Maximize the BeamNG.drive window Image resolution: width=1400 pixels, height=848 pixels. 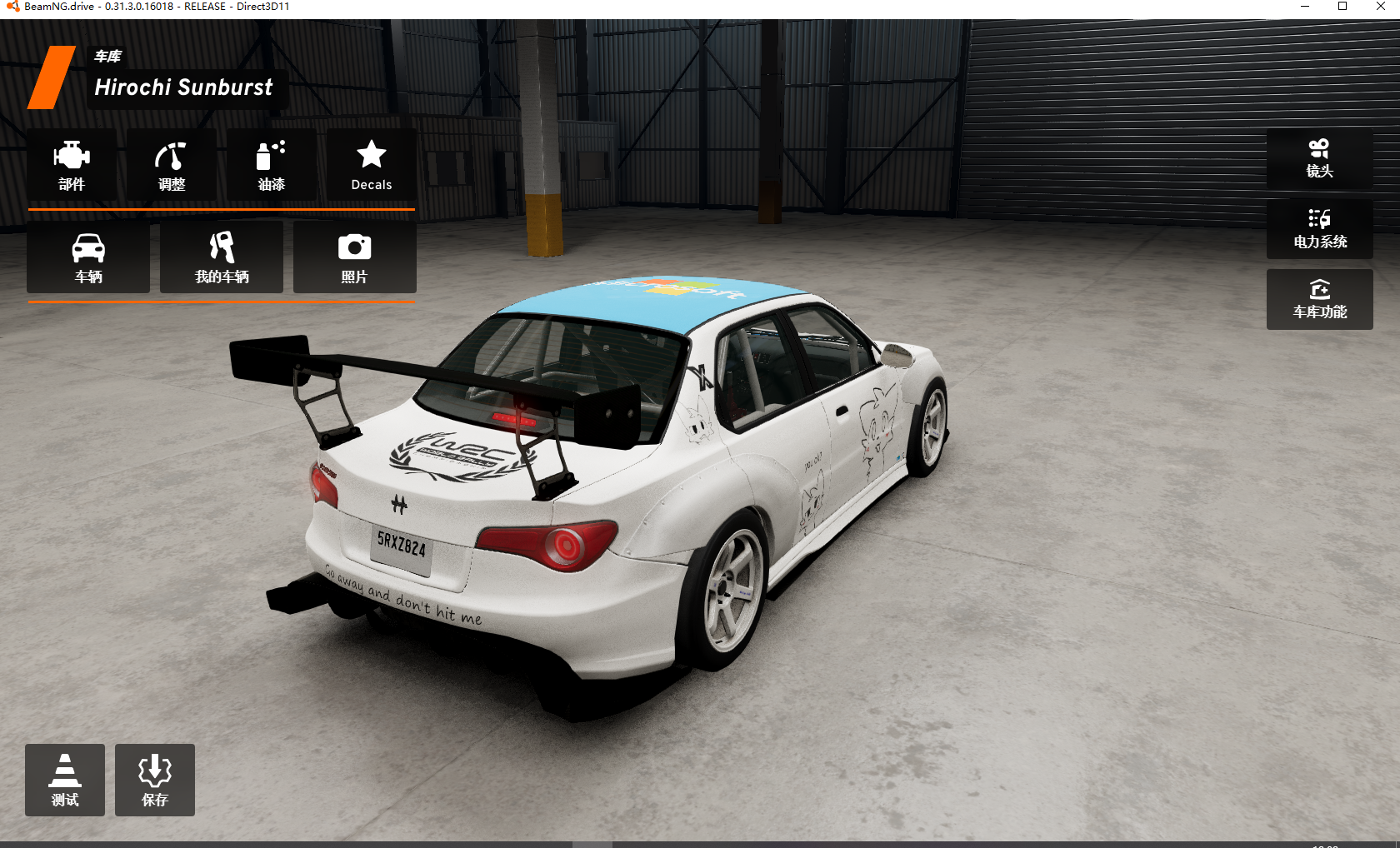(1342, 7)
